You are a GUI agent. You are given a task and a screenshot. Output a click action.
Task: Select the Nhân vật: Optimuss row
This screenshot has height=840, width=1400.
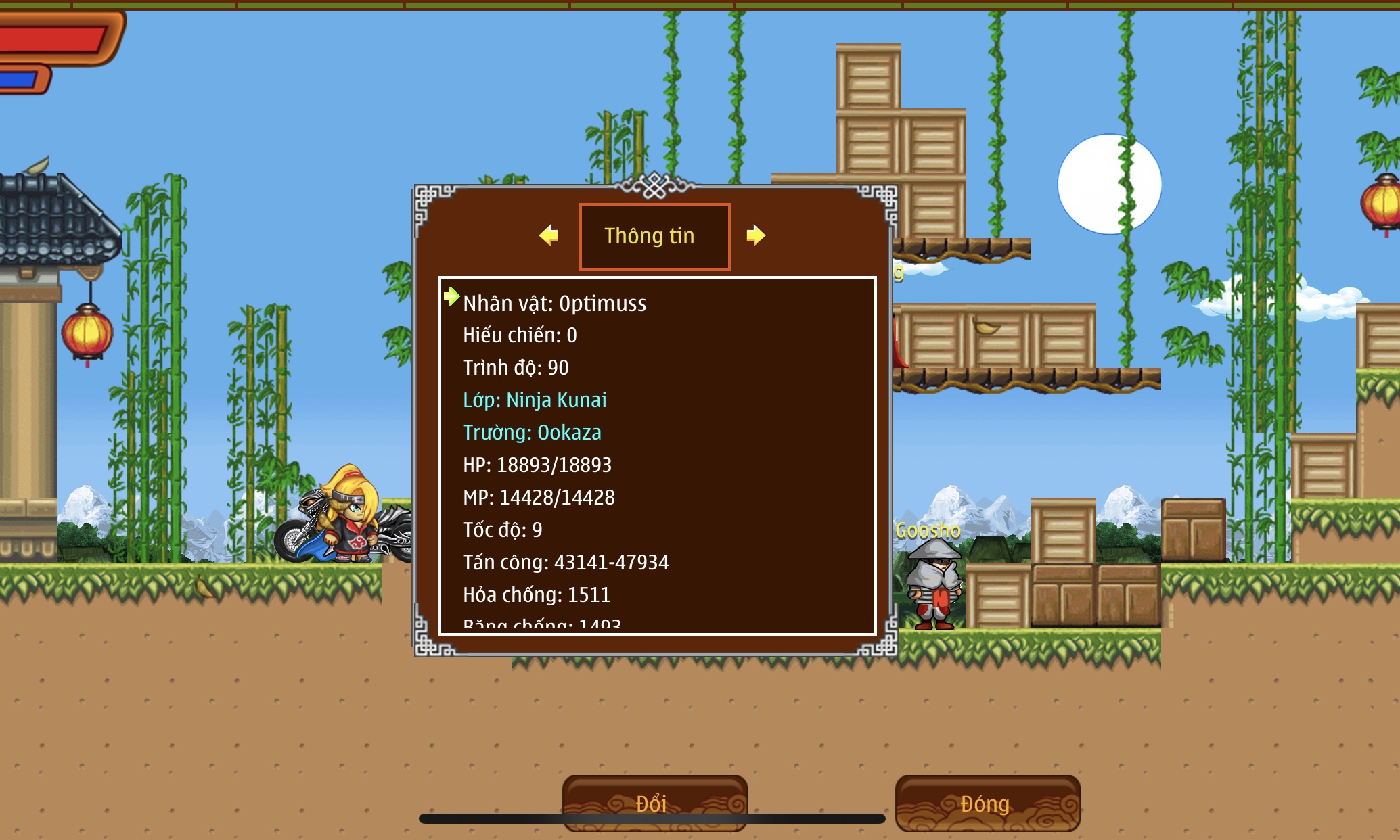[554, 303]
